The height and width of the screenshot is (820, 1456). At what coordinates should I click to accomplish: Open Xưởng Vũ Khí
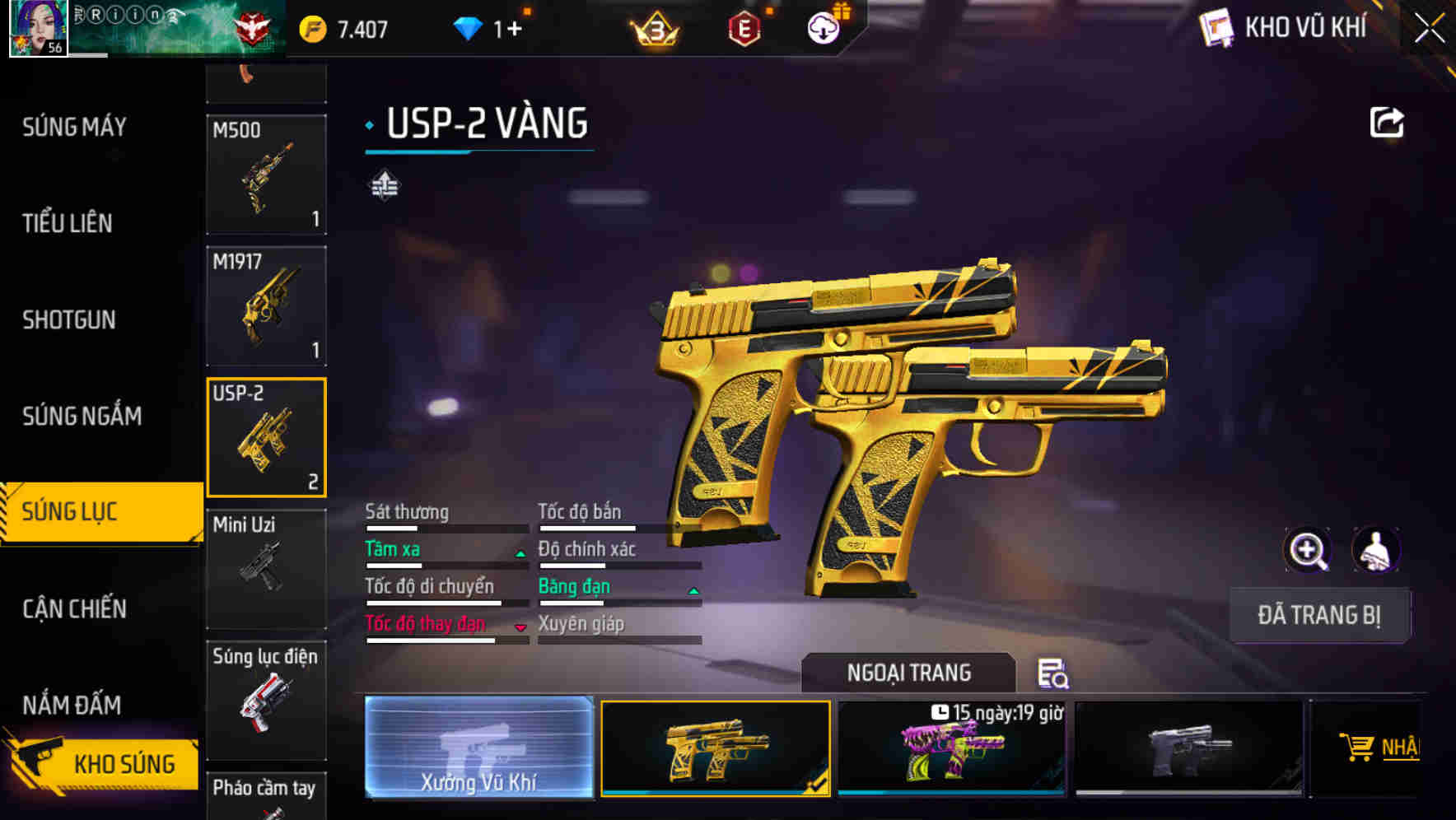pos(478,749)
